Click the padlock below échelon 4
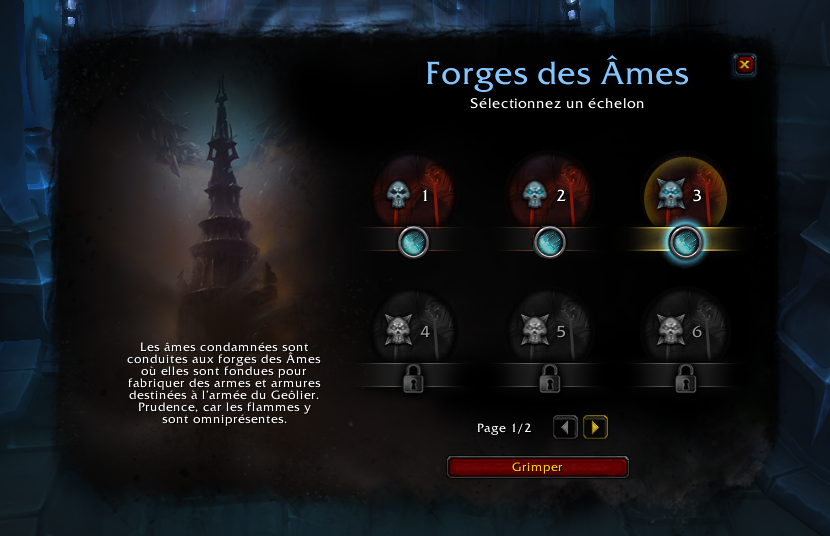The height and width of the screenshot is (536, 830). click(x=414, y=379)
